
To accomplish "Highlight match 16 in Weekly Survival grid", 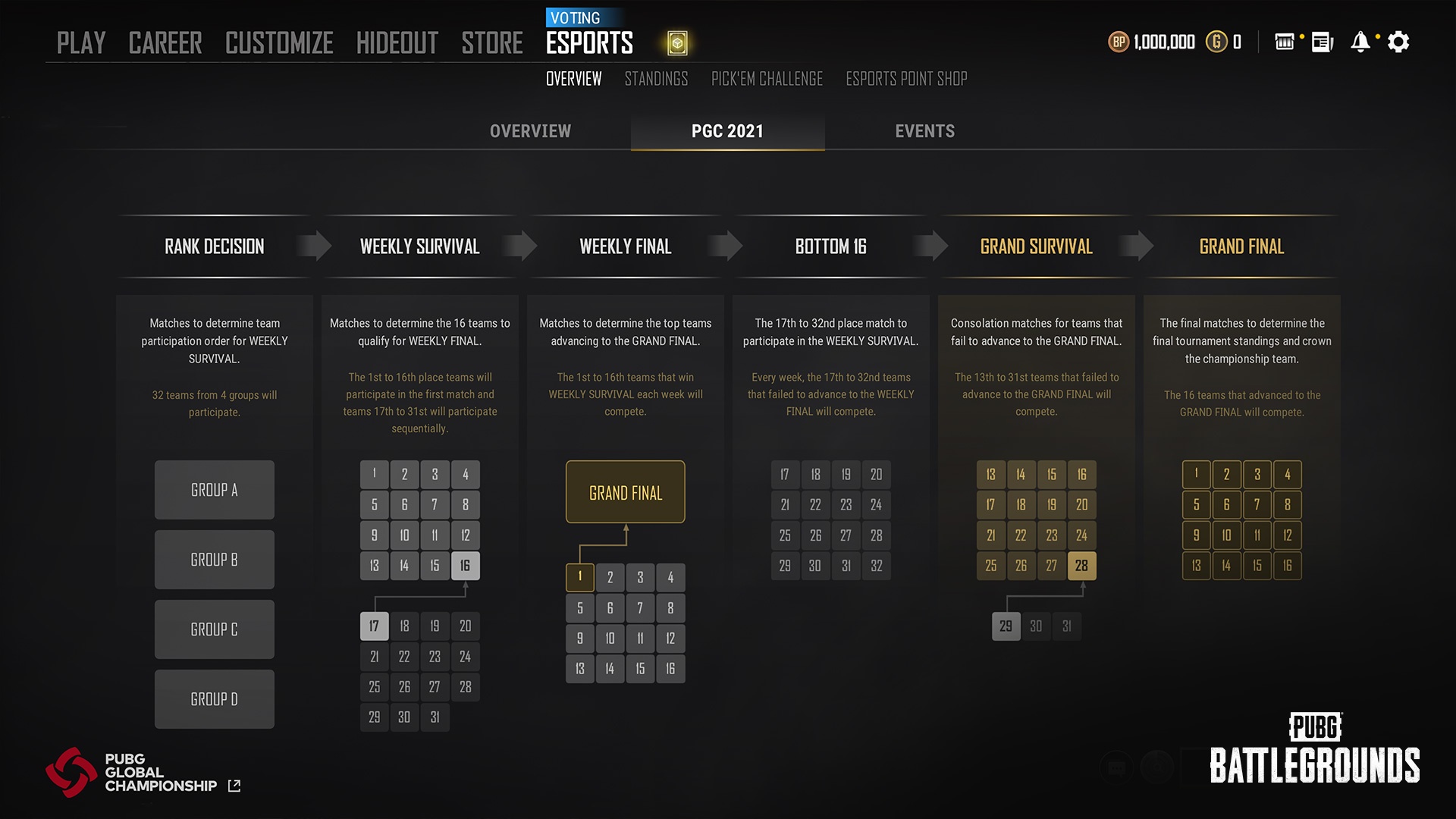I will (x=465, y=565).
